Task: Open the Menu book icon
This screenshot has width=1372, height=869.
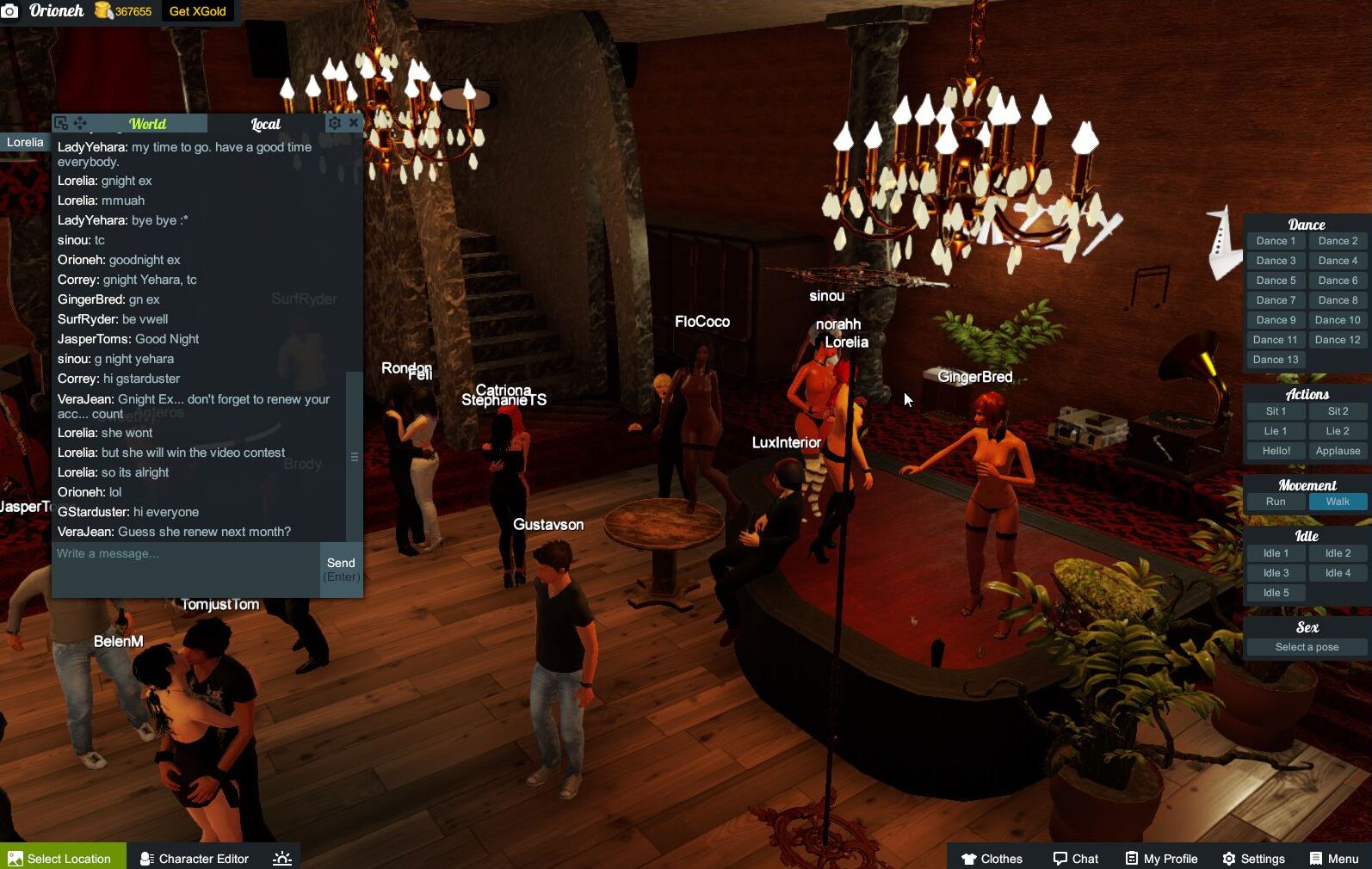Action: 1315,858
